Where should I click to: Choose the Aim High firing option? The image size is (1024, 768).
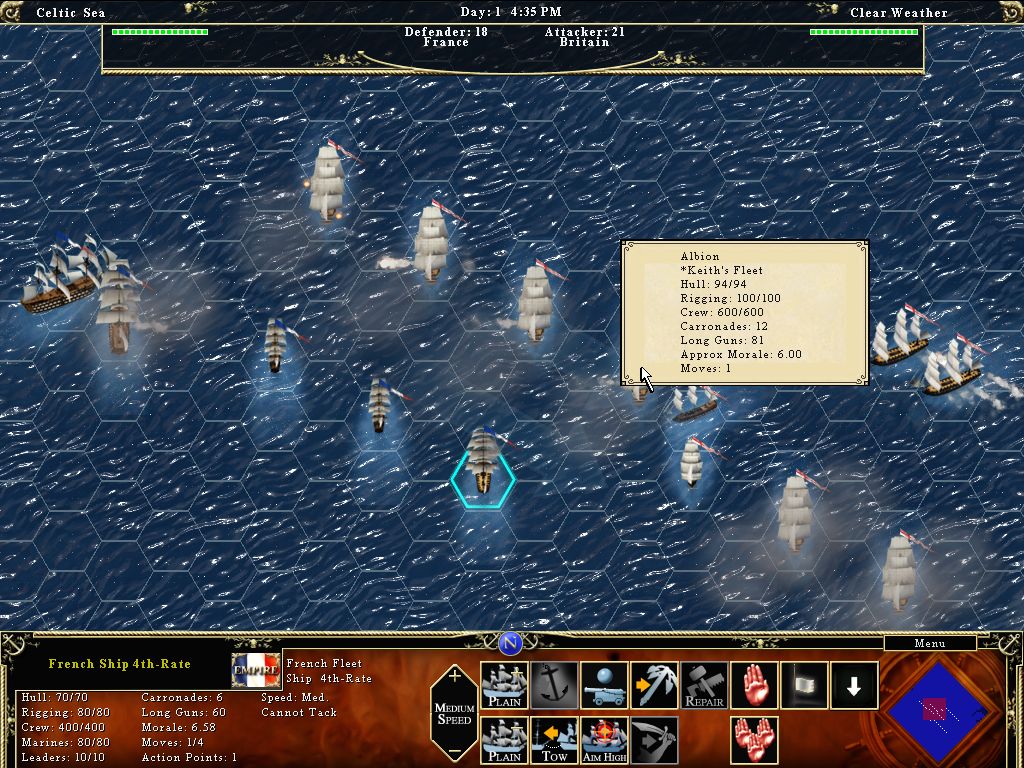coord(605,741)
